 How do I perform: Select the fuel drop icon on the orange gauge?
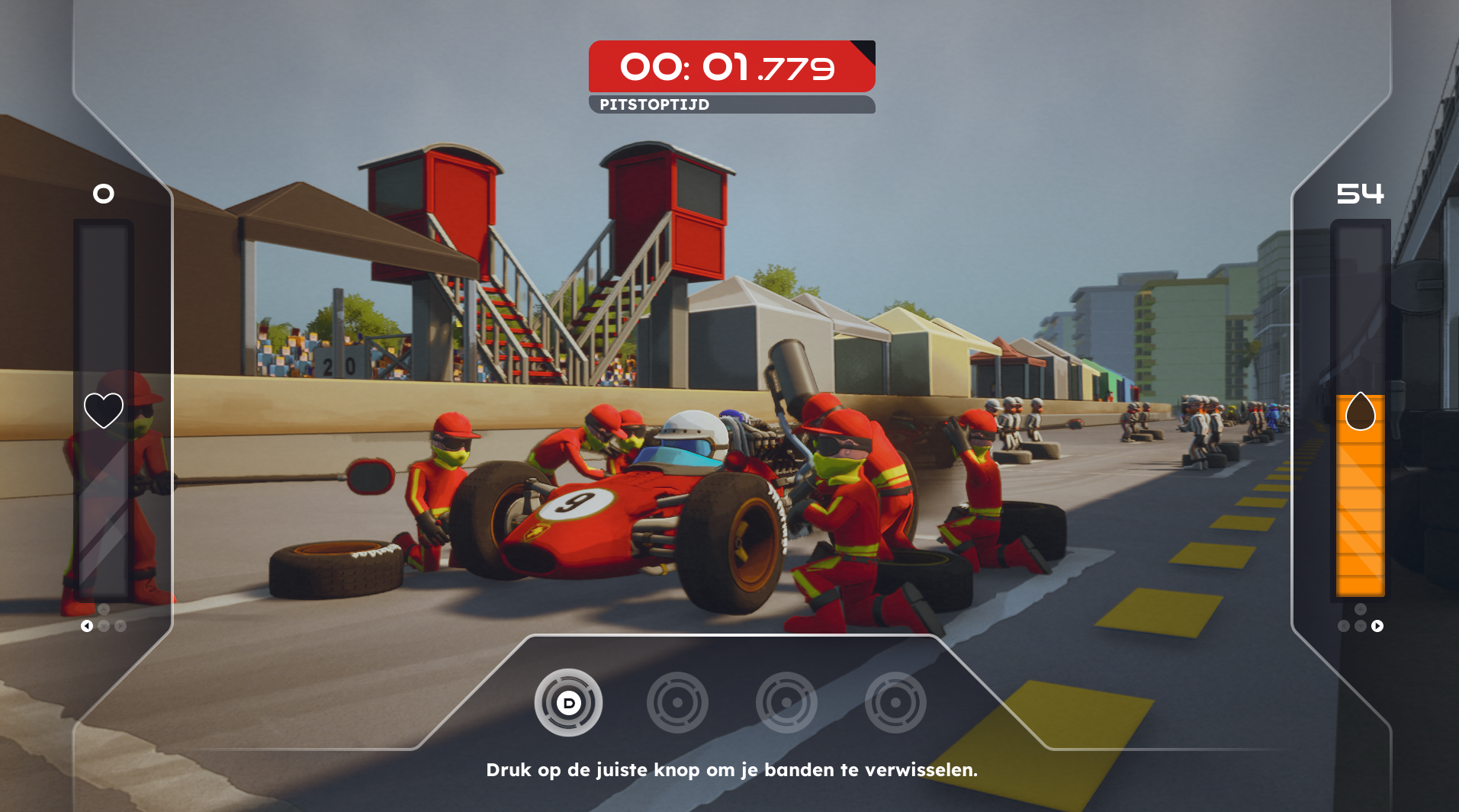point(1360,412)
